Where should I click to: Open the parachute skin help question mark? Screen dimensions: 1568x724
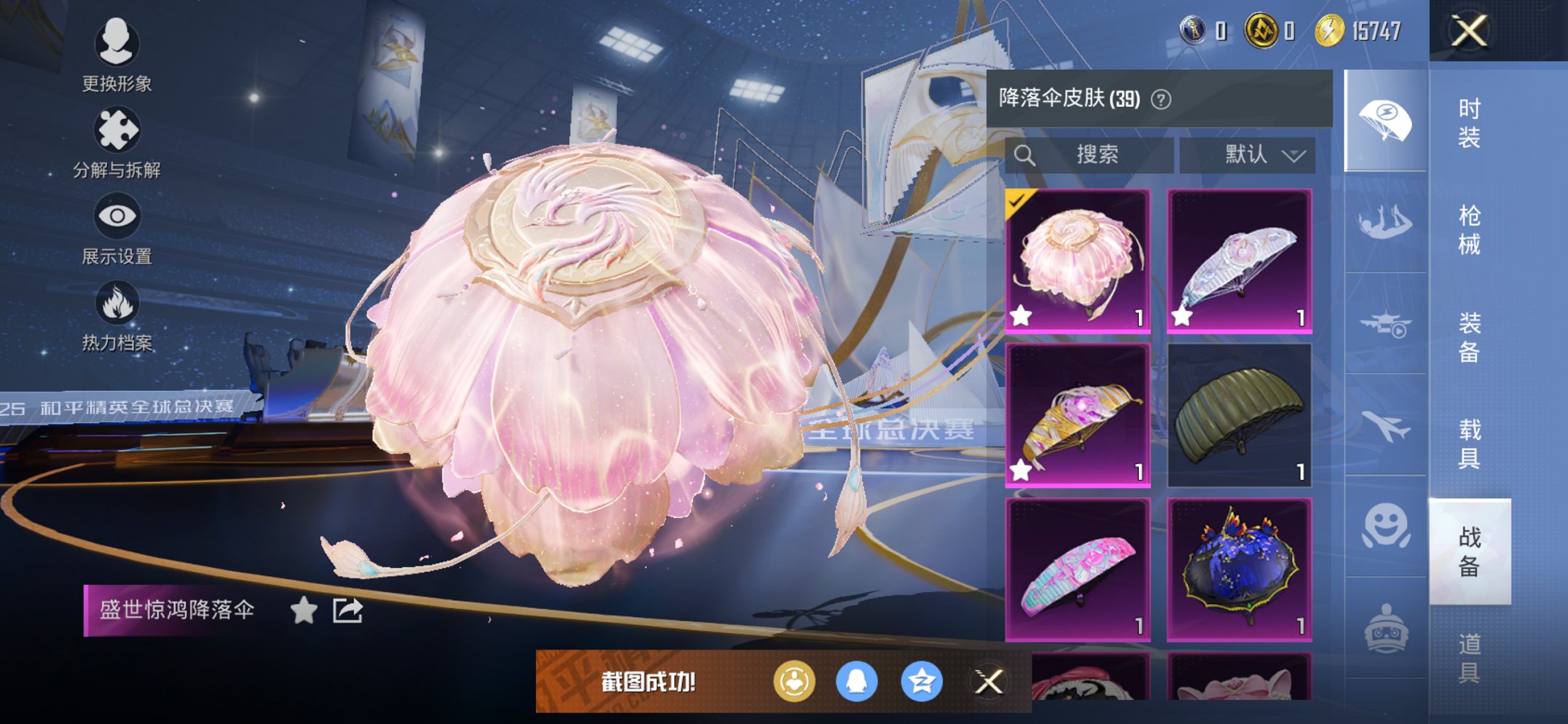tap(1161, 99)
